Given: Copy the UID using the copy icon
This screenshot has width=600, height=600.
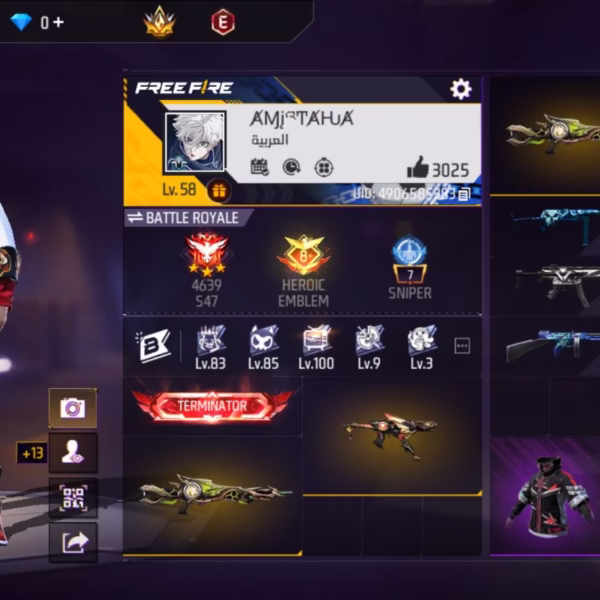Looking at the screenshot, I should click(x=464, y=194).
